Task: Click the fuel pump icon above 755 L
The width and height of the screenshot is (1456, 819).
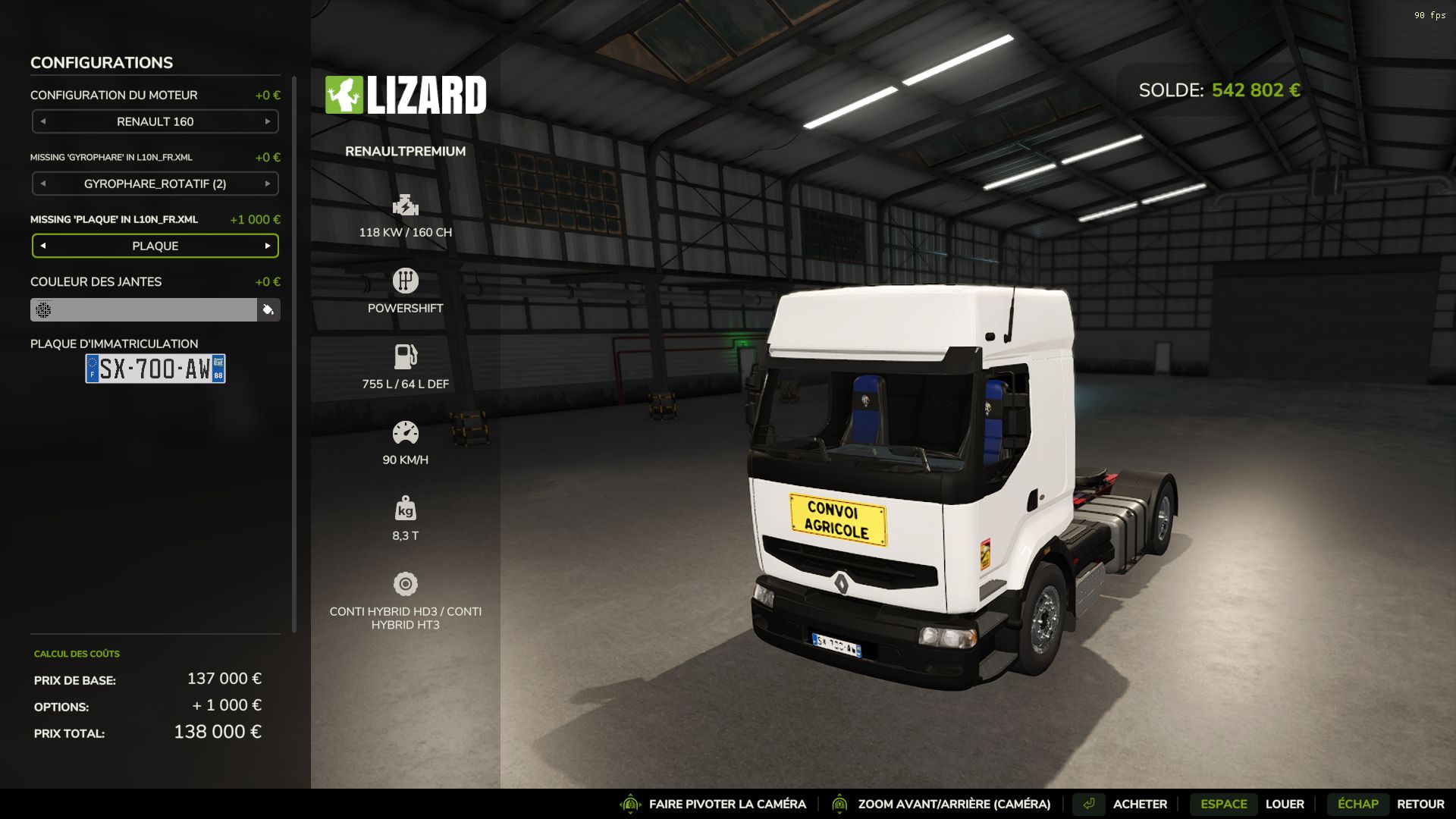Action: click(x=406, y=356)
